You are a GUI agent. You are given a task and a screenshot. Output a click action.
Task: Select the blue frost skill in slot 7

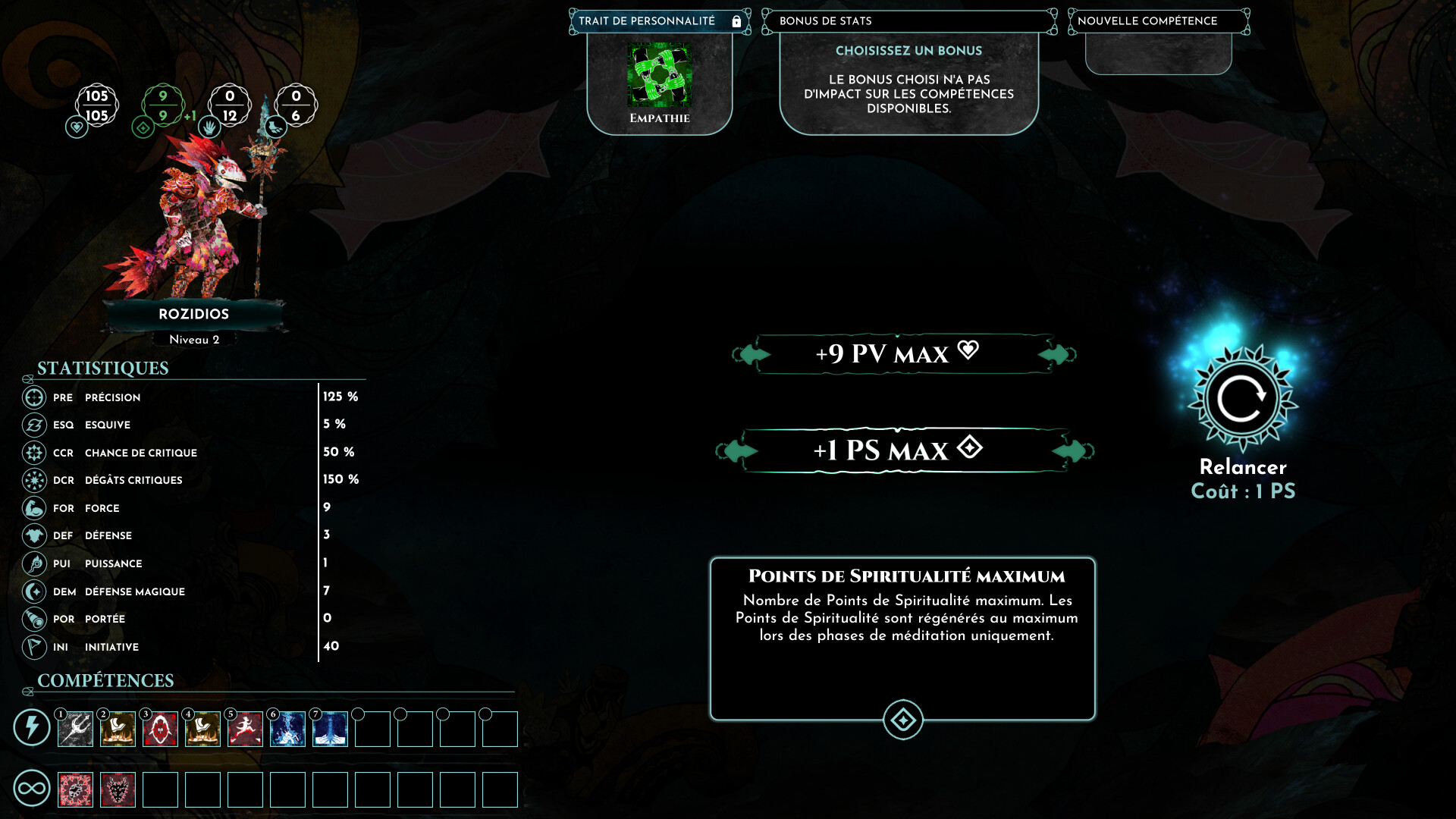pyautogui.click(x=328, y=730)
